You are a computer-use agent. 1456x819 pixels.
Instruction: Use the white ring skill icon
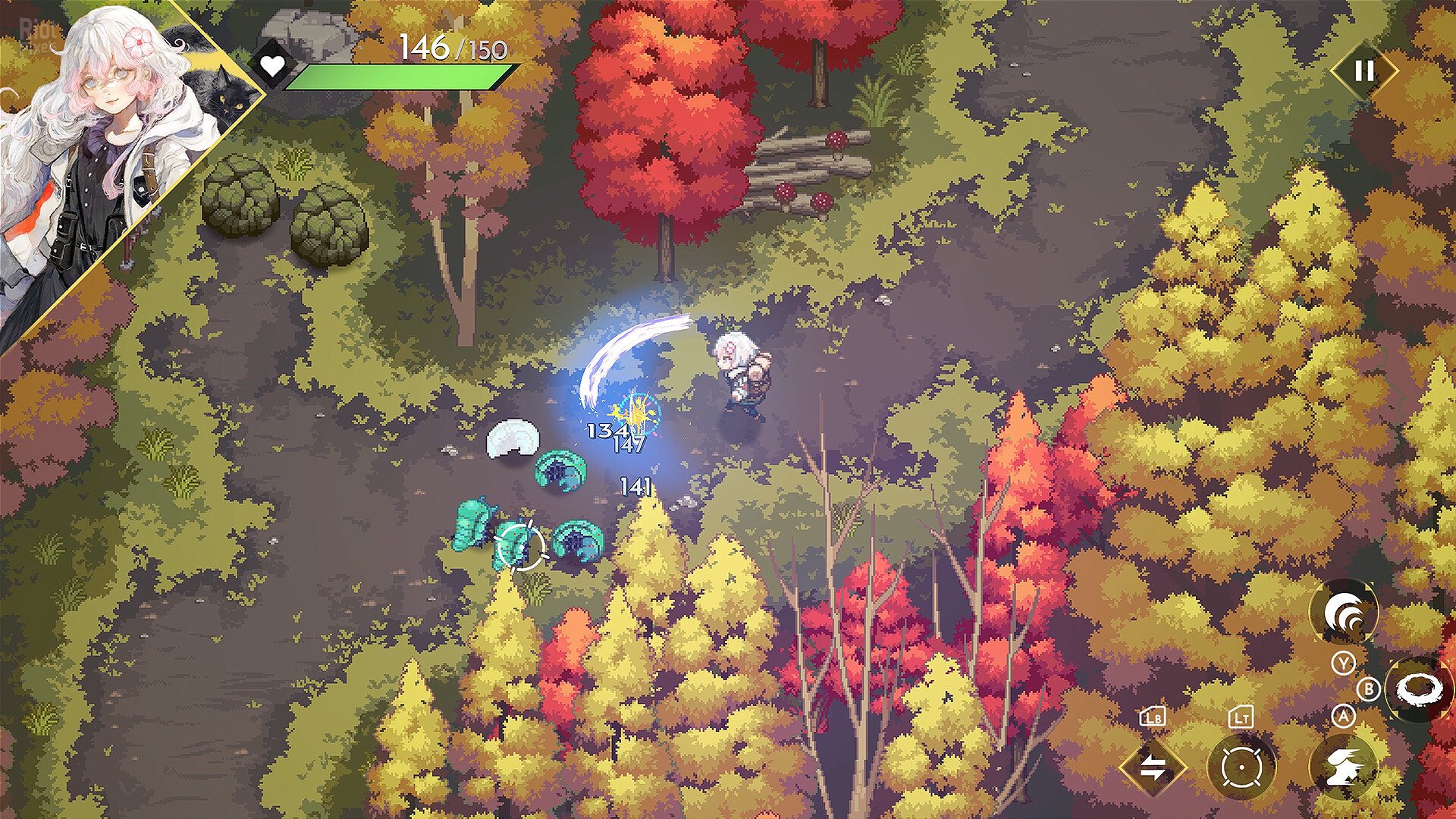1418,689
